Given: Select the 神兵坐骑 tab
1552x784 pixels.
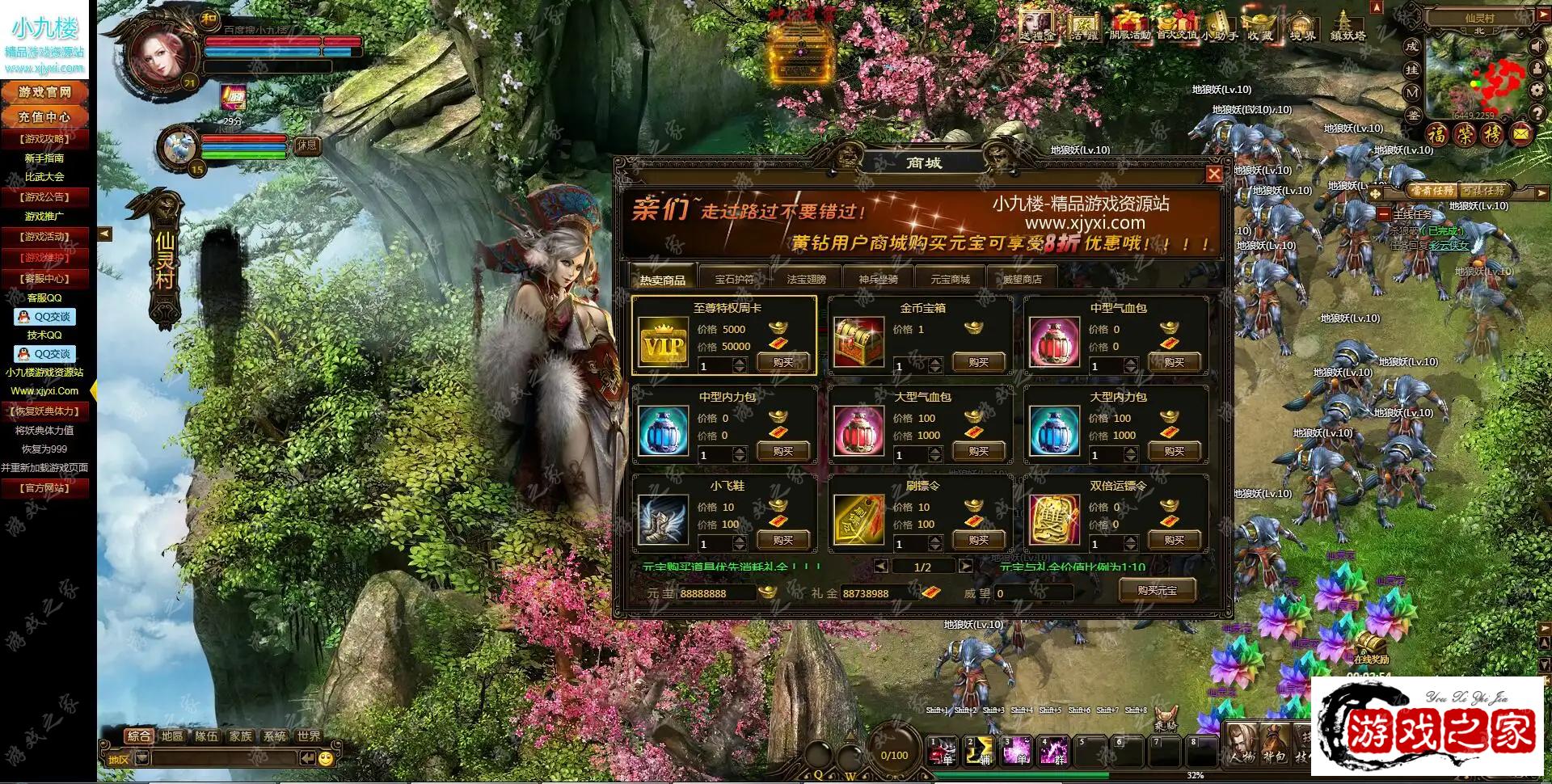Looking at the screenshot, I should click(878, 279).
